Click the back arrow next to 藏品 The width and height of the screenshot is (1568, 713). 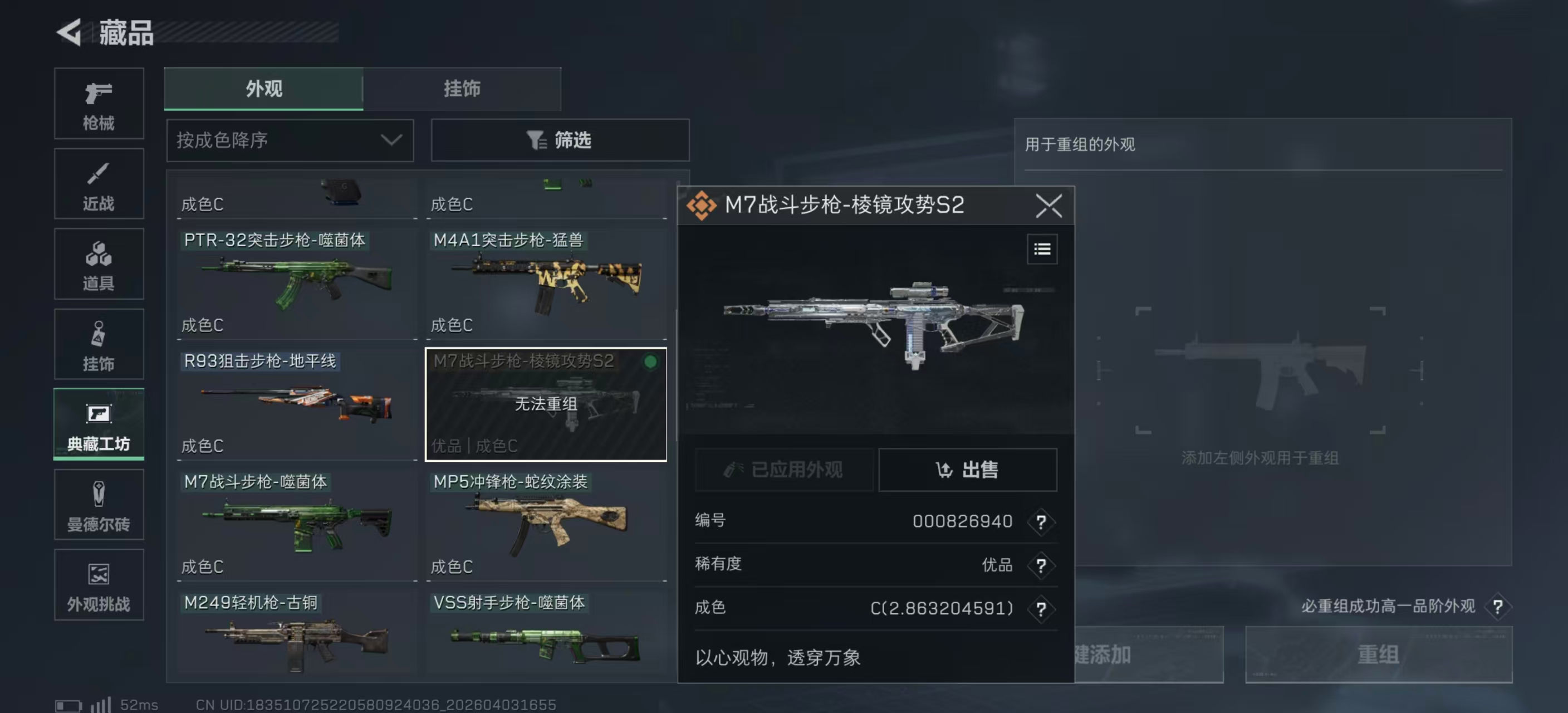[x=69, y=32]
